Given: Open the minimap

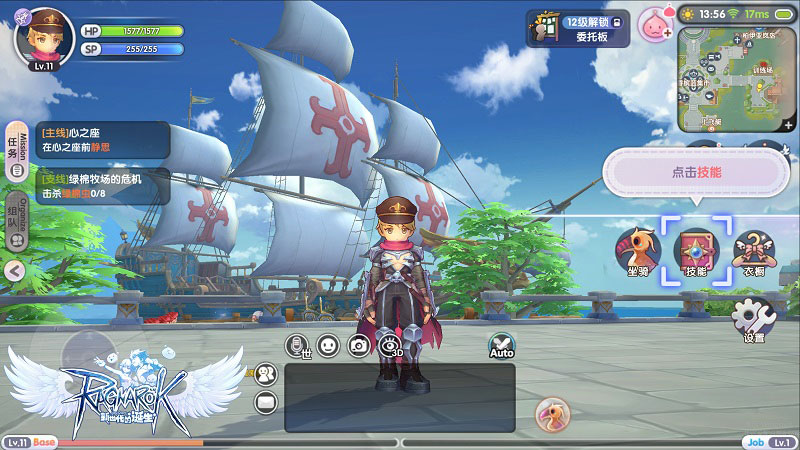Looking at the screenshot, I should pos(730,80).
